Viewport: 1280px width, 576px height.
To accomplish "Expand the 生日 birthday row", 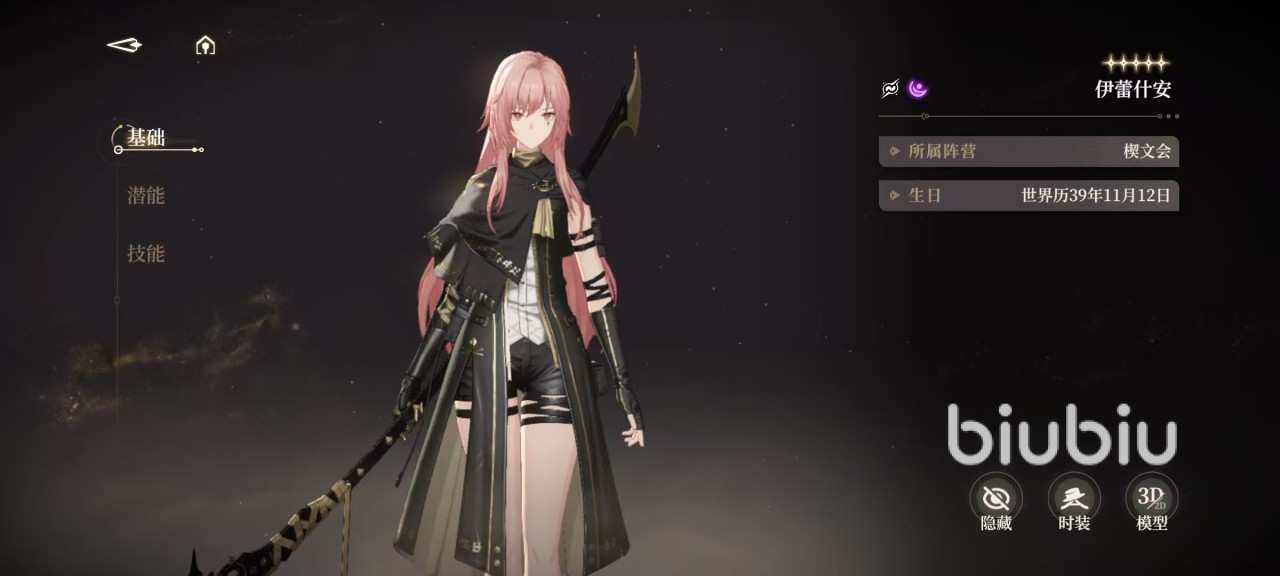I will tap(1028, 195).
